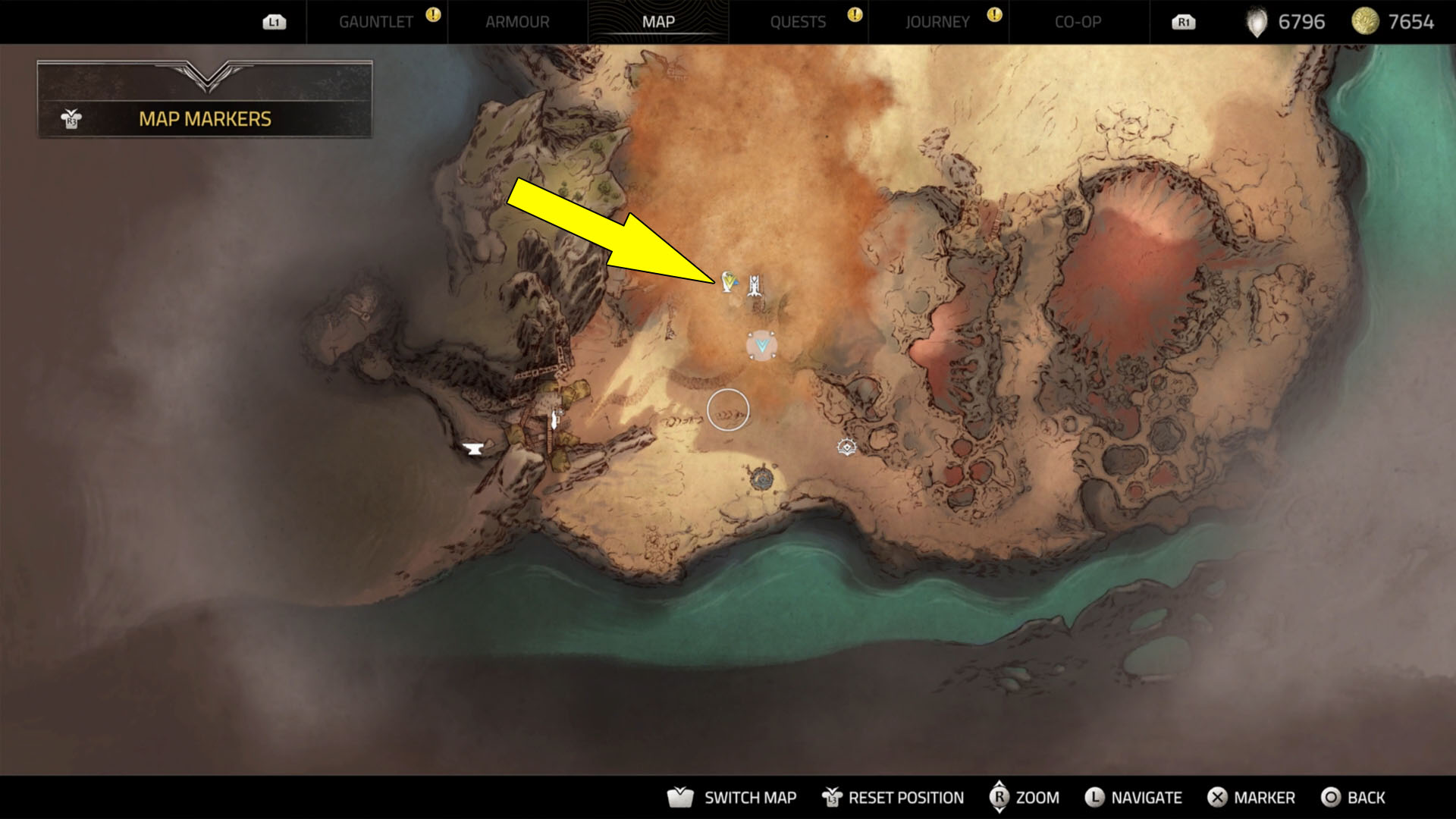This screenshot has height=819, width=1456.
Task: Click the Switch Map envelope icon
Action: pos(682,797)
